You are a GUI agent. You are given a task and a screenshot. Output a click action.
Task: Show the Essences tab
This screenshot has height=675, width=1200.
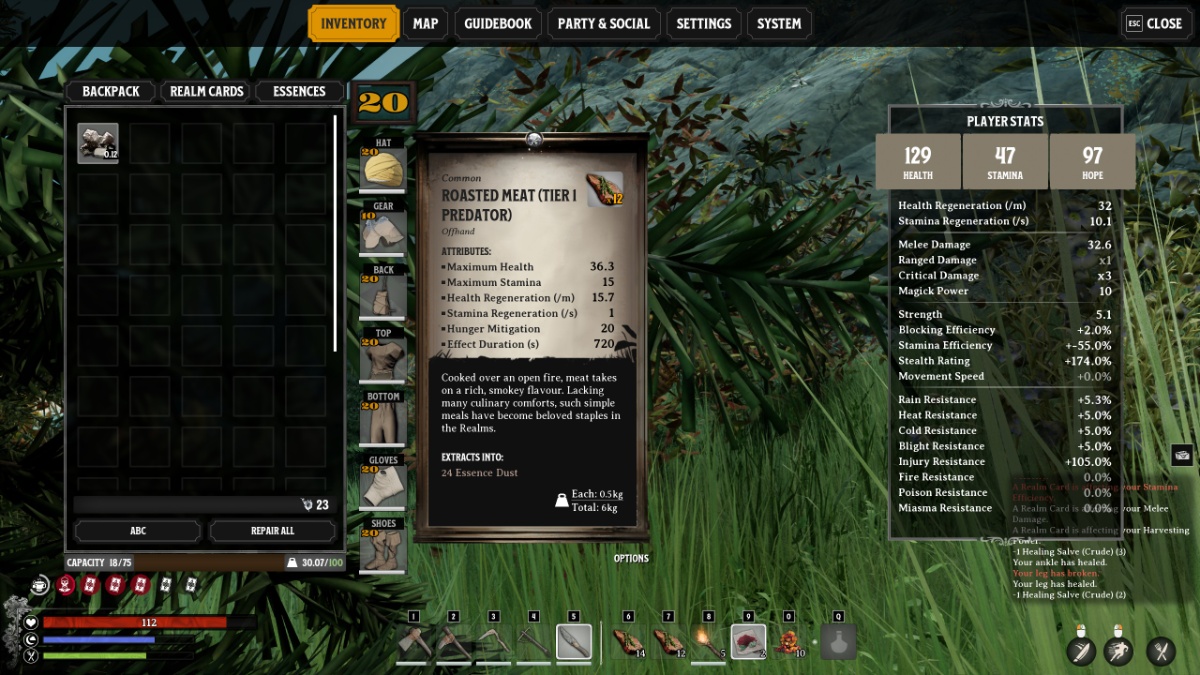(299, 91)
